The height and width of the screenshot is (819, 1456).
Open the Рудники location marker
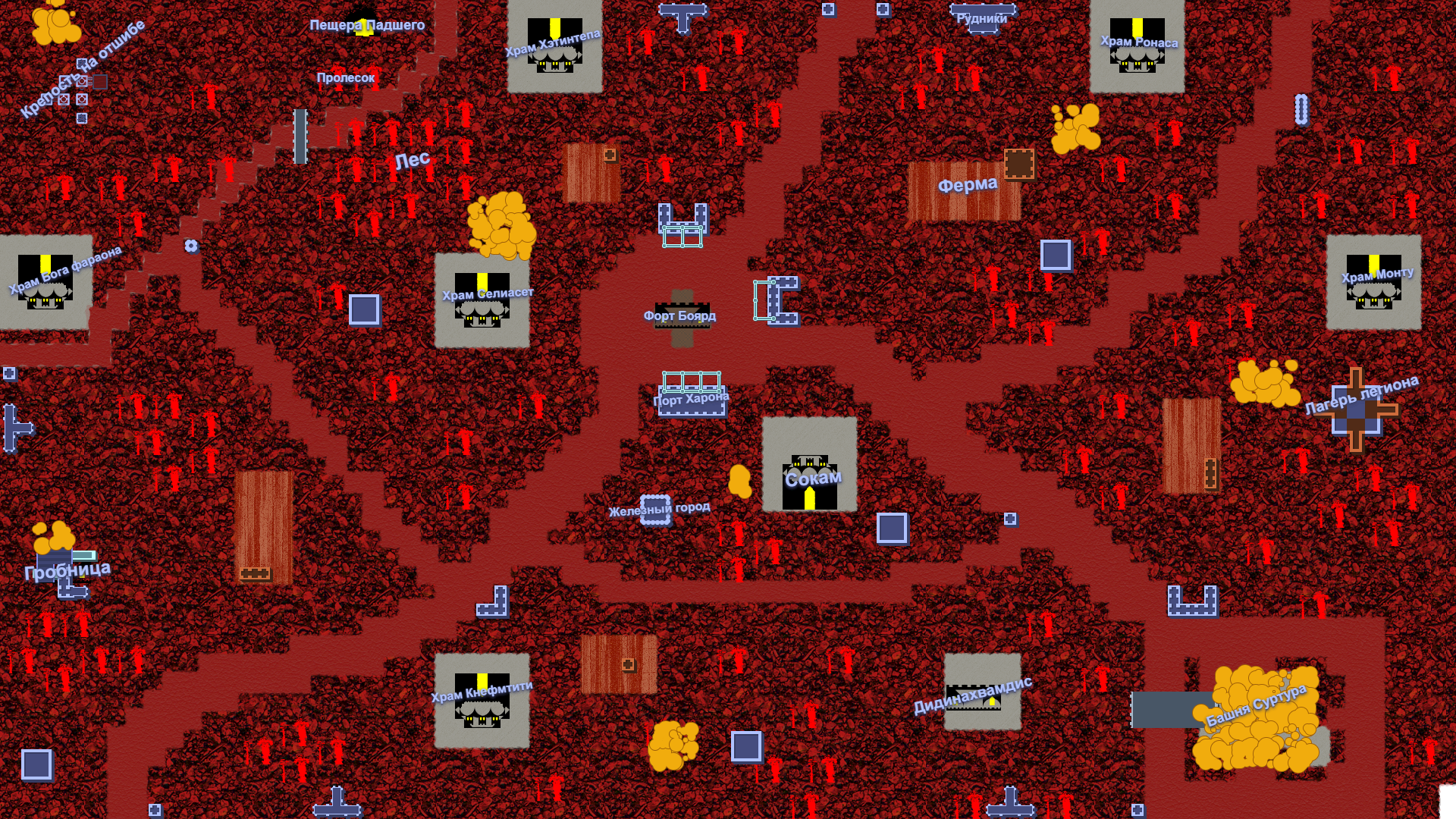point(982,18)
